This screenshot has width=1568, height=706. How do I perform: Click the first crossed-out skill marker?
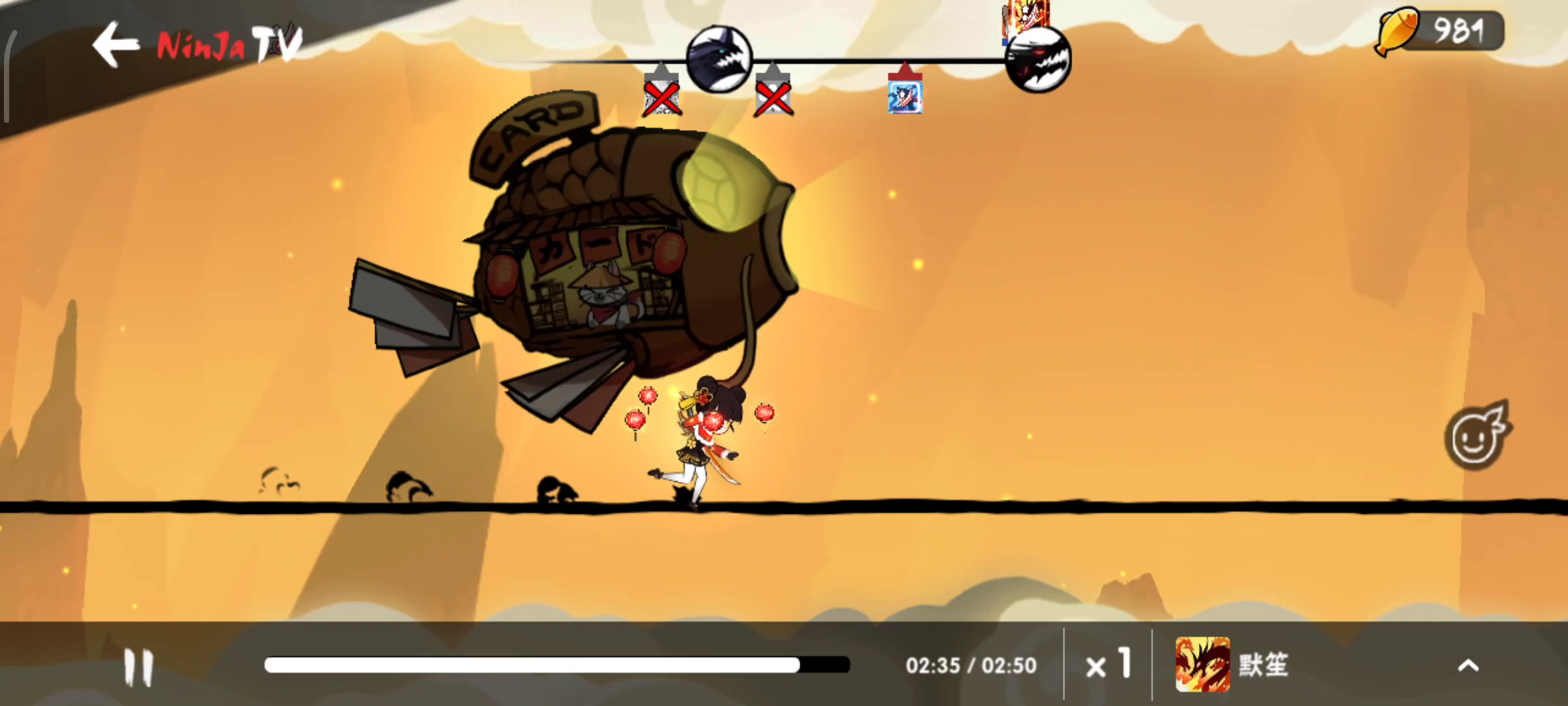pyautogui.click(x=661, y=99)
